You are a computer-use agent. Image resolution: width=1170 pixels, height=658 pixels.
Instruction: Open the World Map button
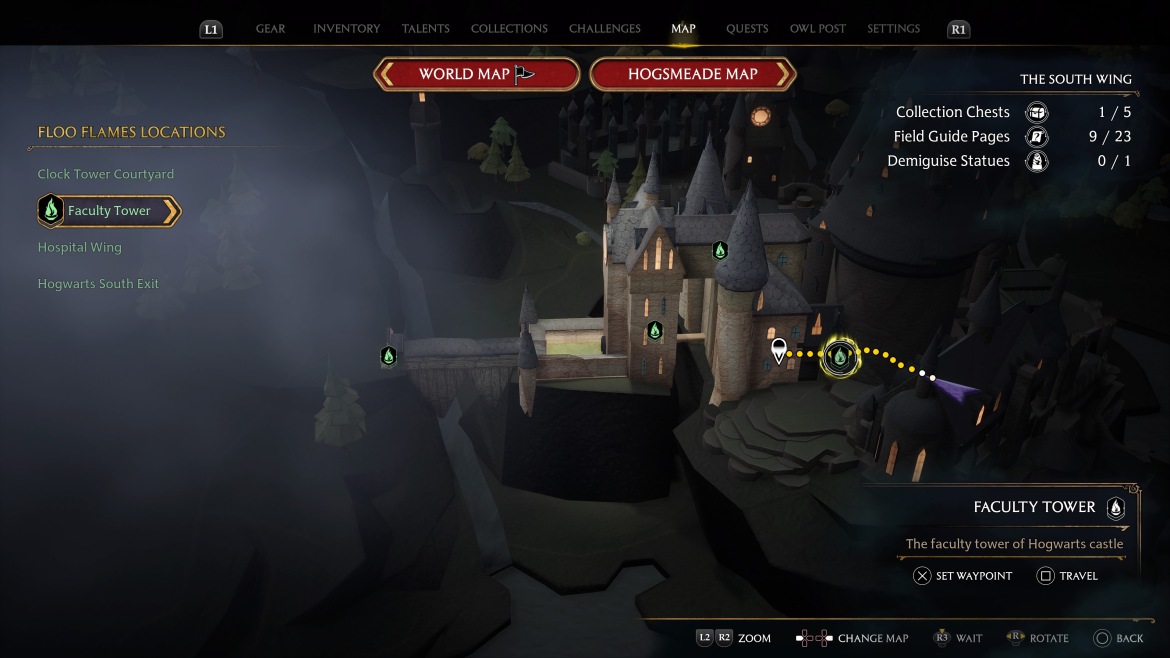point(477,74)
